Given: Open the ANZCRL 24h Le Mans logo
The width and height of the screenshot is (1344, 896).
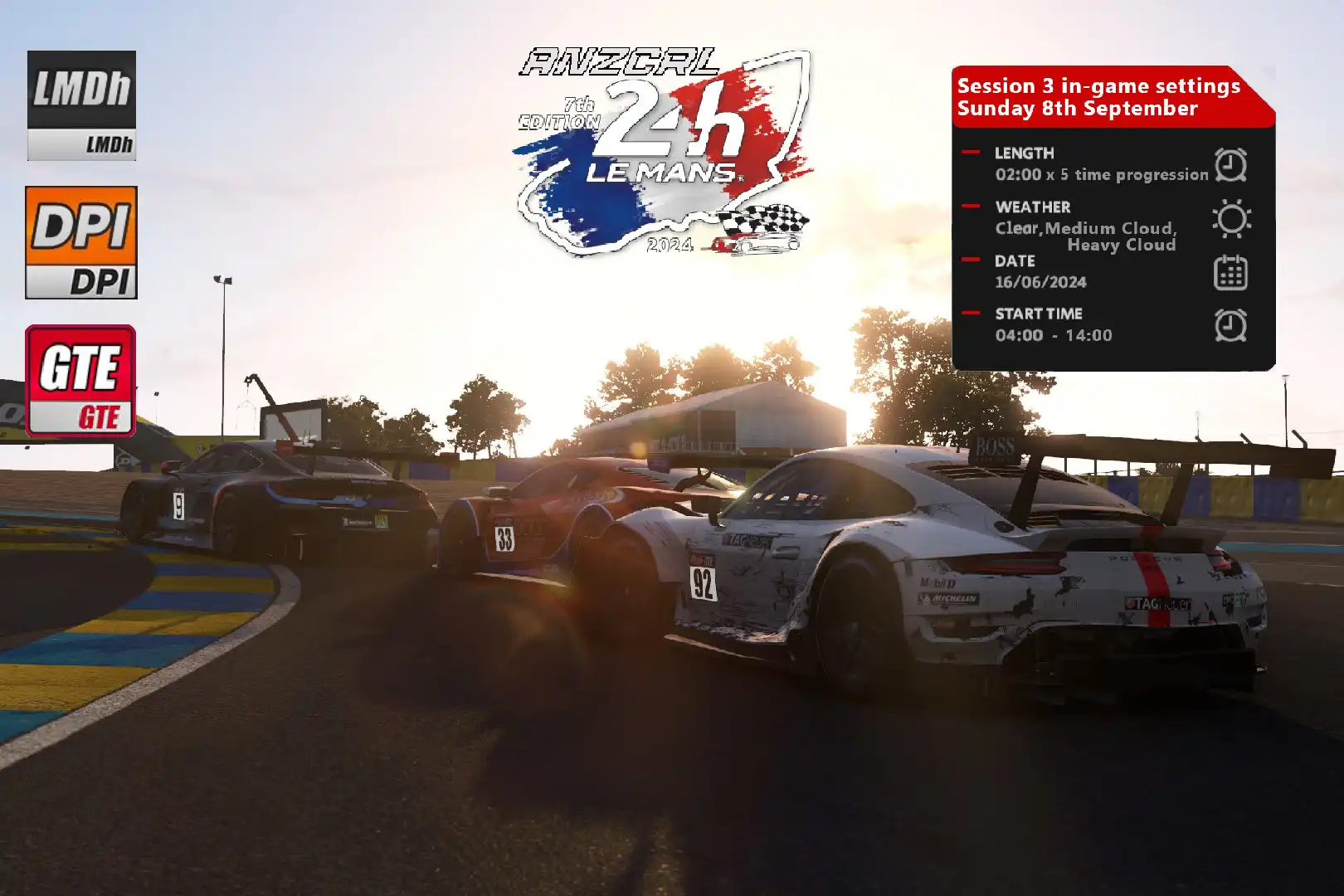Looking at the screenshot, I should [664, 151].
